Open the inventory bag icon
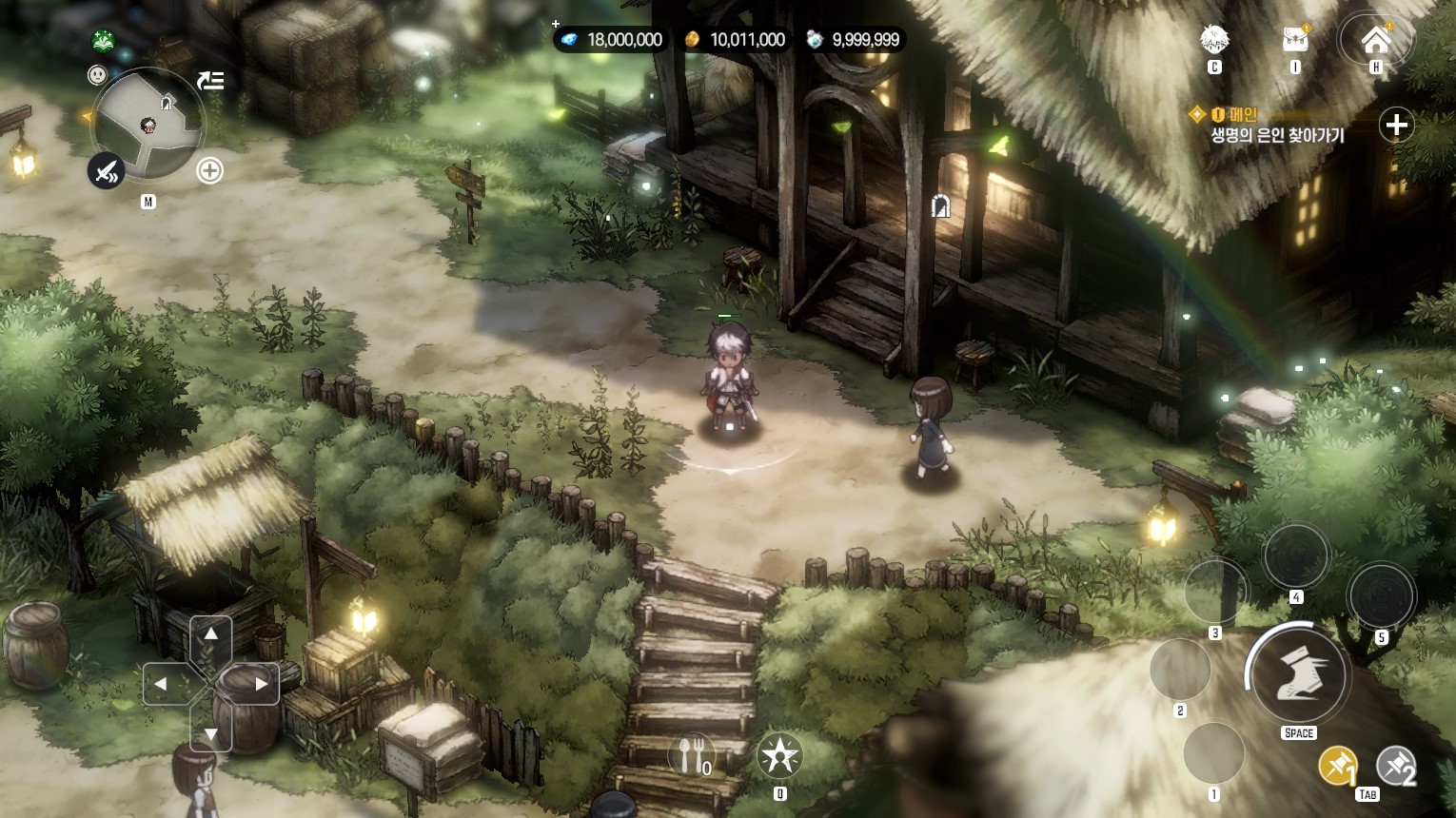 click(x=1295, y=40)
